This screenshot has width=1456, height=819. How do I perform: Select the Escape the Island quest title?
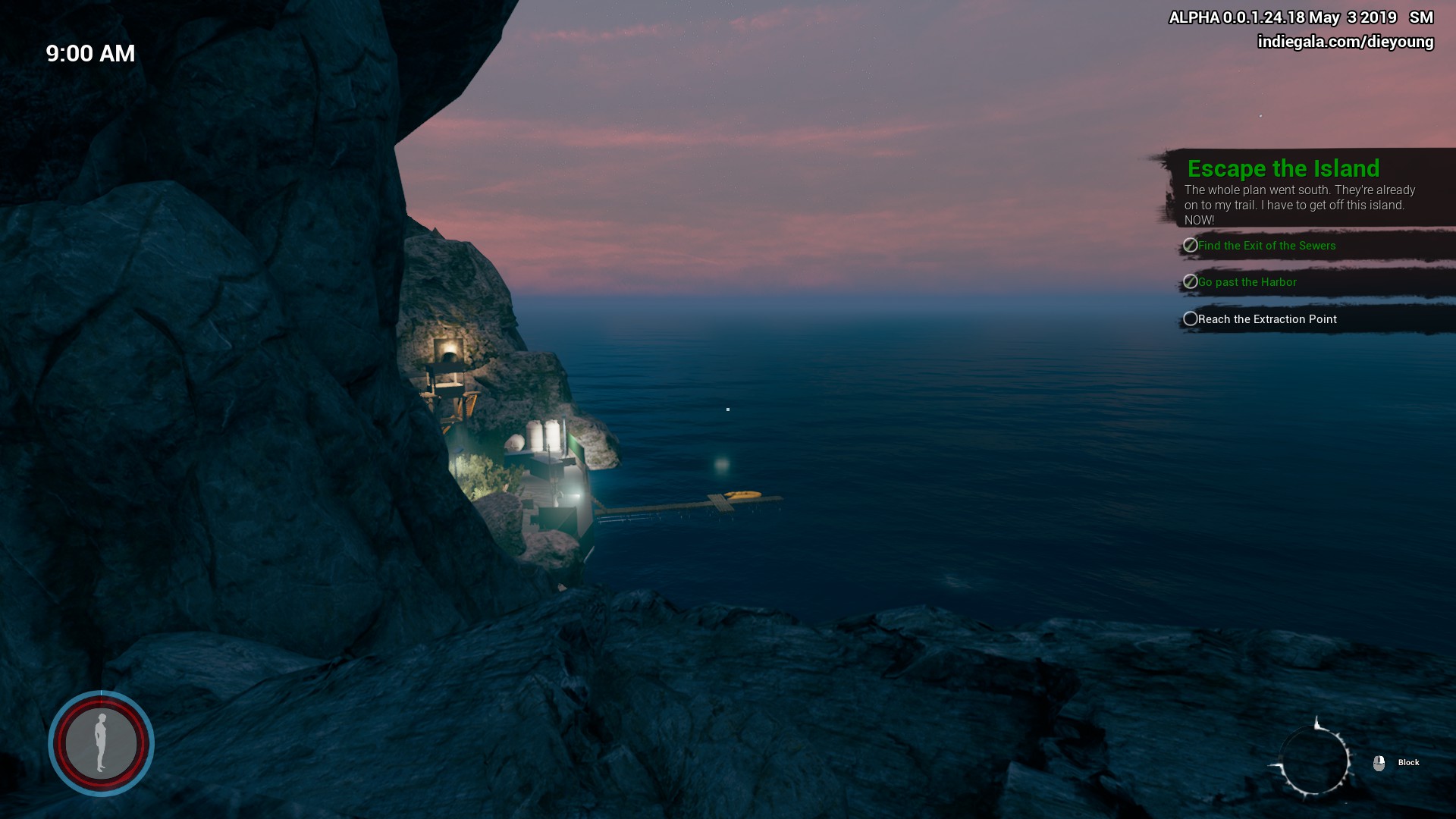(x=1283, y=168)
